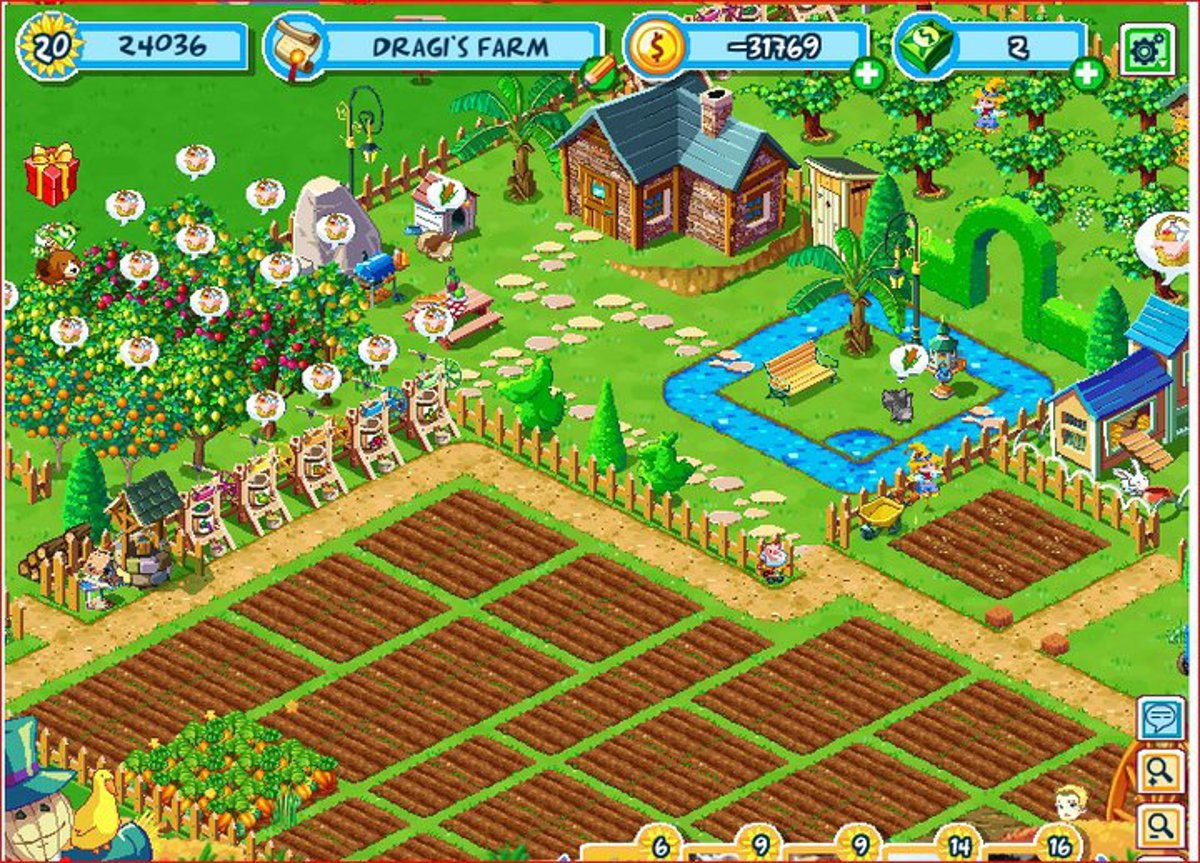Open the scroll icon beside Dragi's Farm

click(x=295, y=46)
